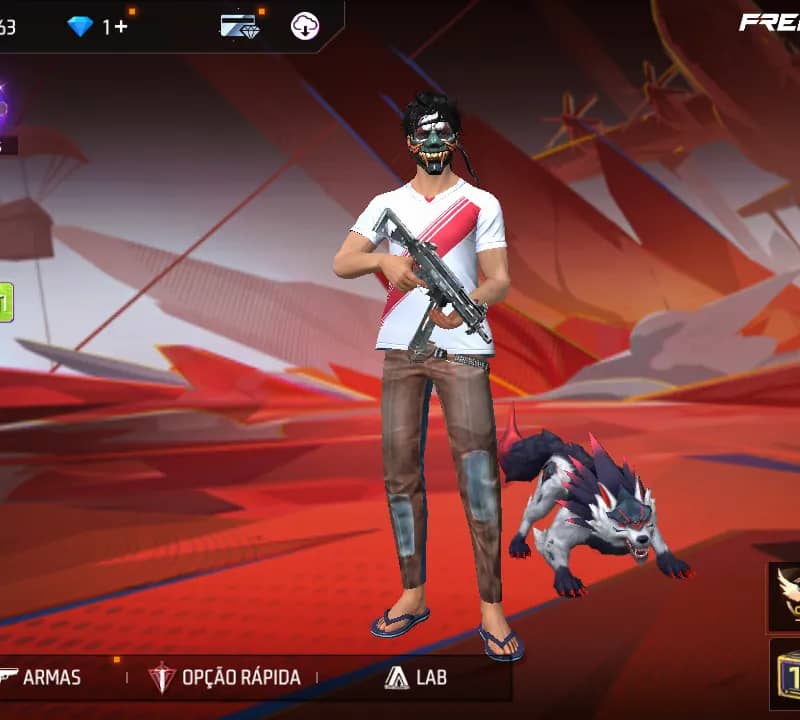Select the OPÇÃO RÁPIDA option
The height and width of the screenshot is (720, 800).
tap(224, 678)
